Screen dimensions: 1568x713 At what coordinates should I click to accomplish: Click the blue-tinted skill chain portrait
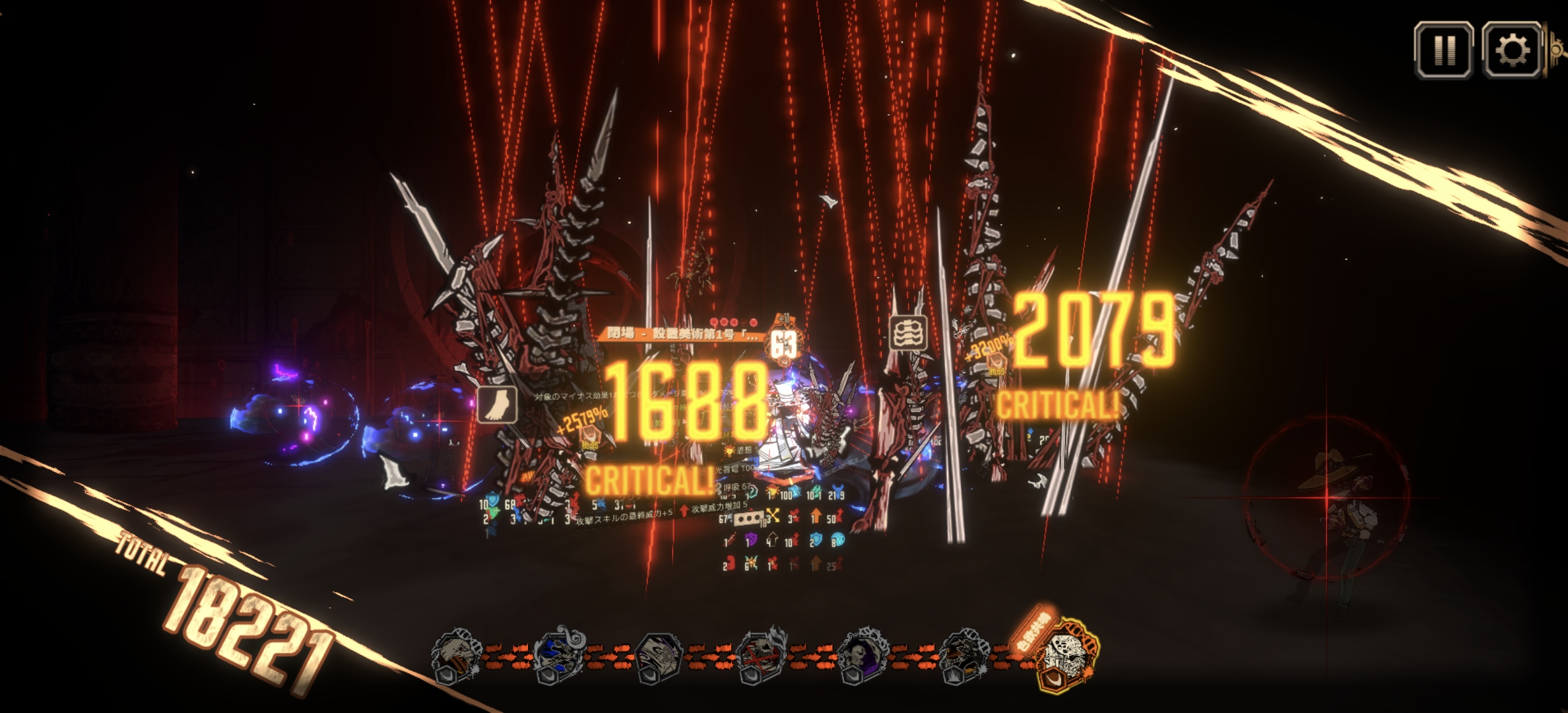click(x=558, y=655)
